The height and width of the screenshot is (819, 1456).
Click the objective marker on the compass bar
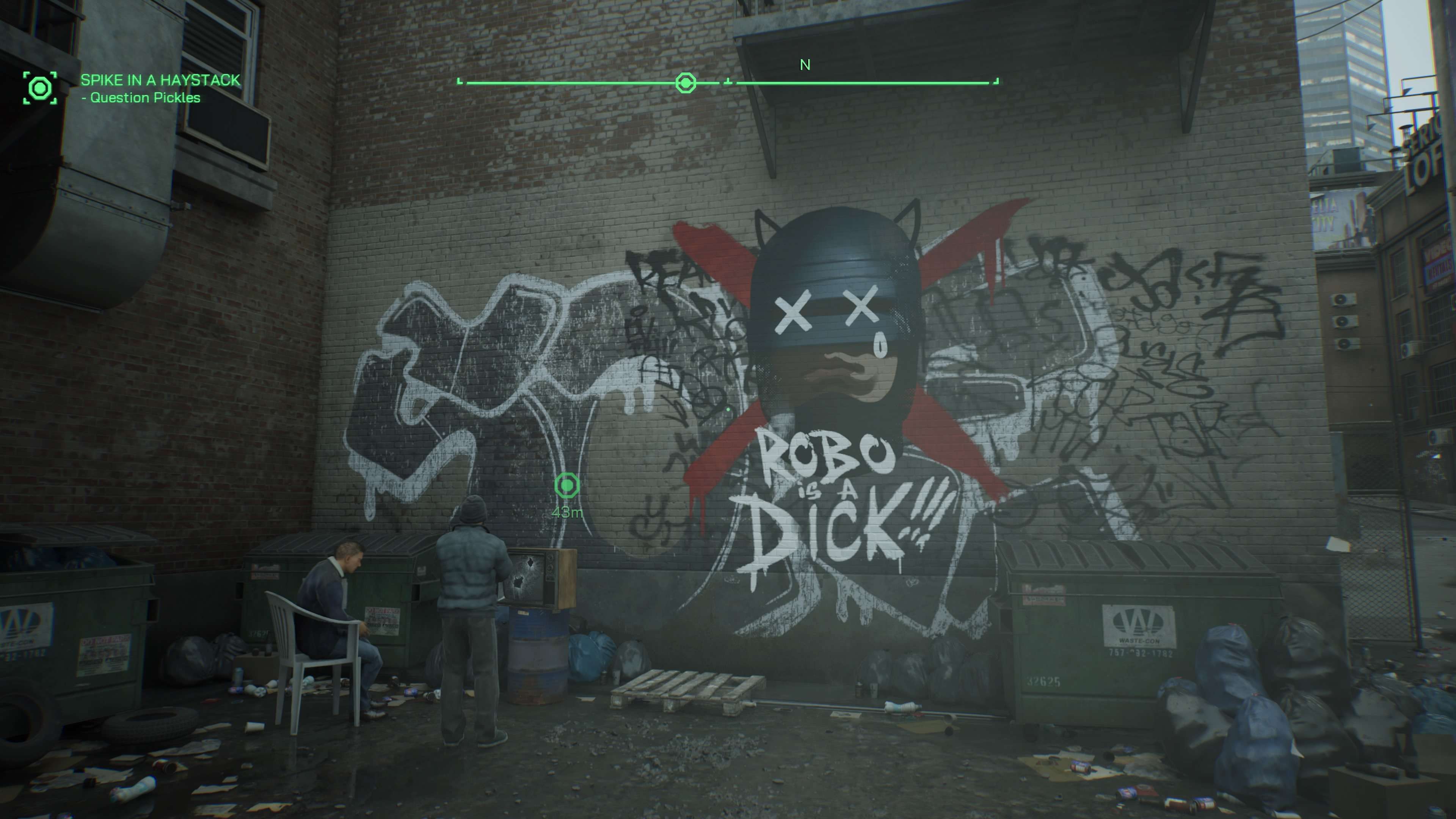click(x=686, y=83)
